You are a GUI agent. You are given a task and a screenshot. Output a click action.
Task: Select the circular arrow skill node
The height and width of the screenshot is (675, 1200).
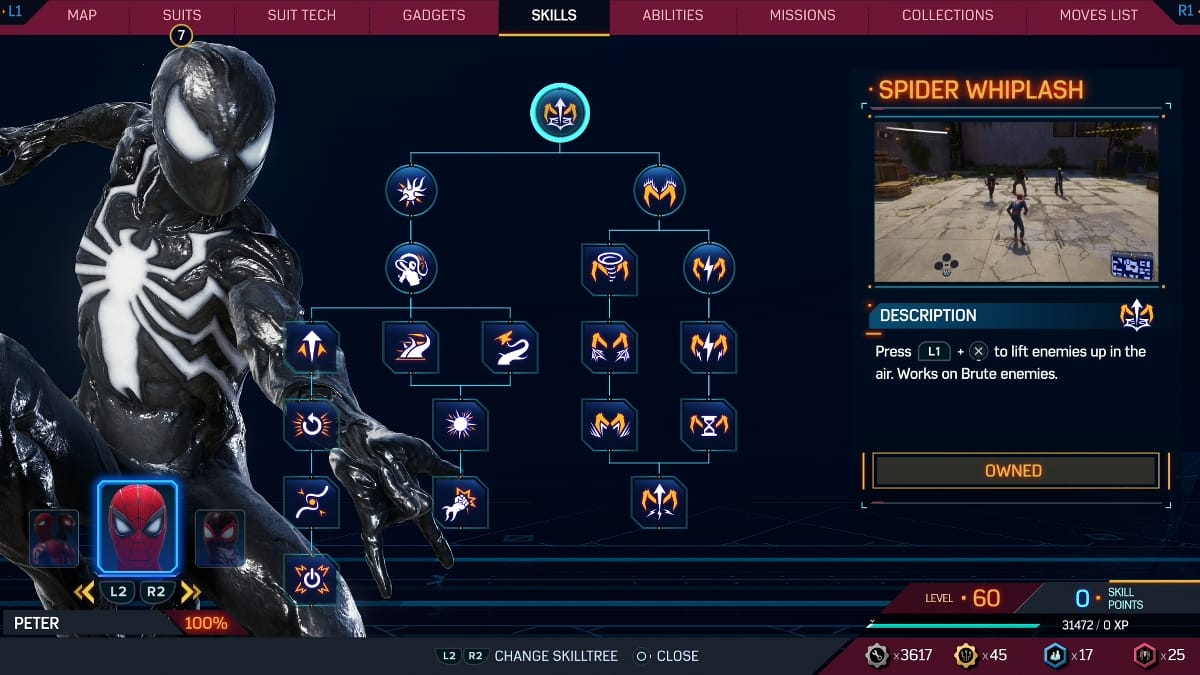(311, 424)
